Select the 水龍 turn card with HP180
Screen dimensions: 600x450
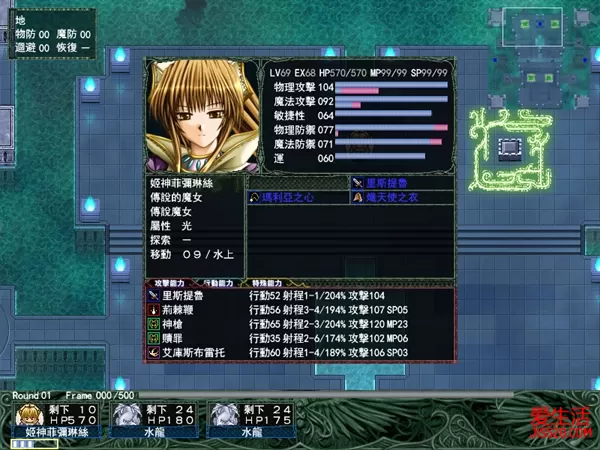pyautogui.click(x=145, y=421)
